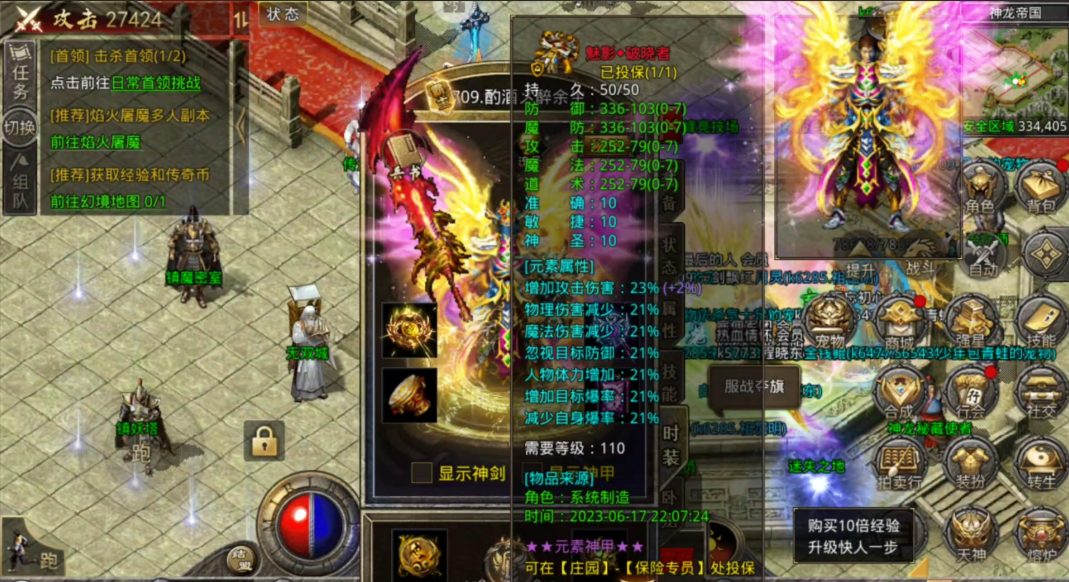Image resolution: width=1069 pixels, height=582 pixels.
Task: Click the padlock lock button
Action: (264, 440)
